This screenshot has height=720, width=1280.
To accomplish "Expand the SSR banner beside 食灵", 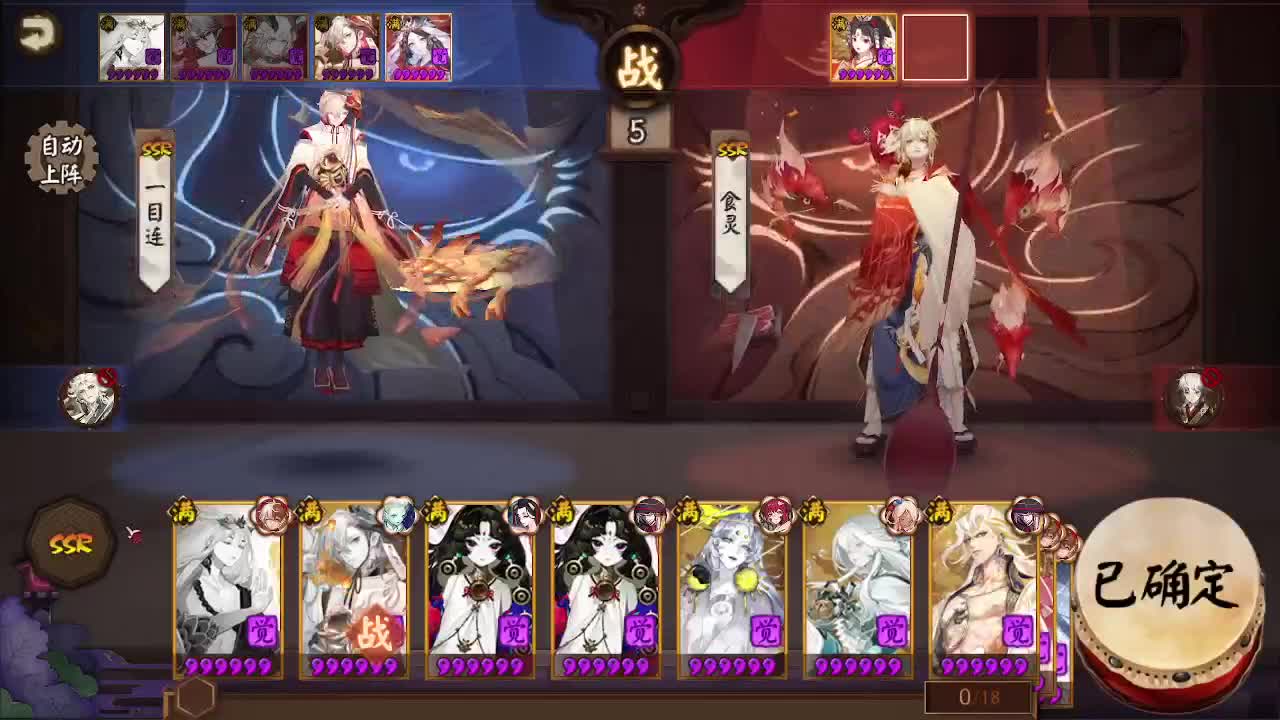I will tap(729, 150).
